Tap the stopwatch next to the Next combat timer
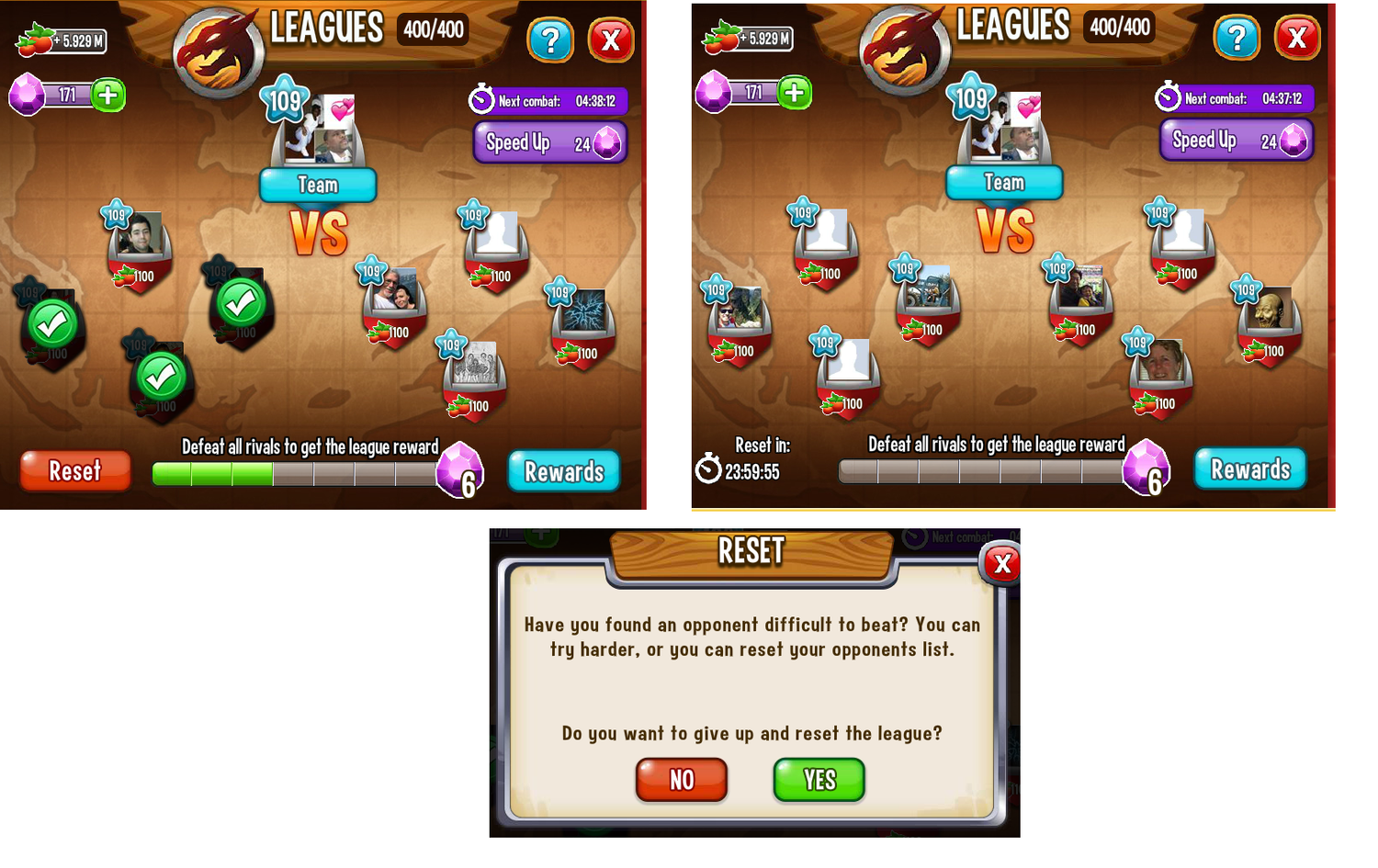The width and height of the screenshot is (1378, 868). click(481, 101)
